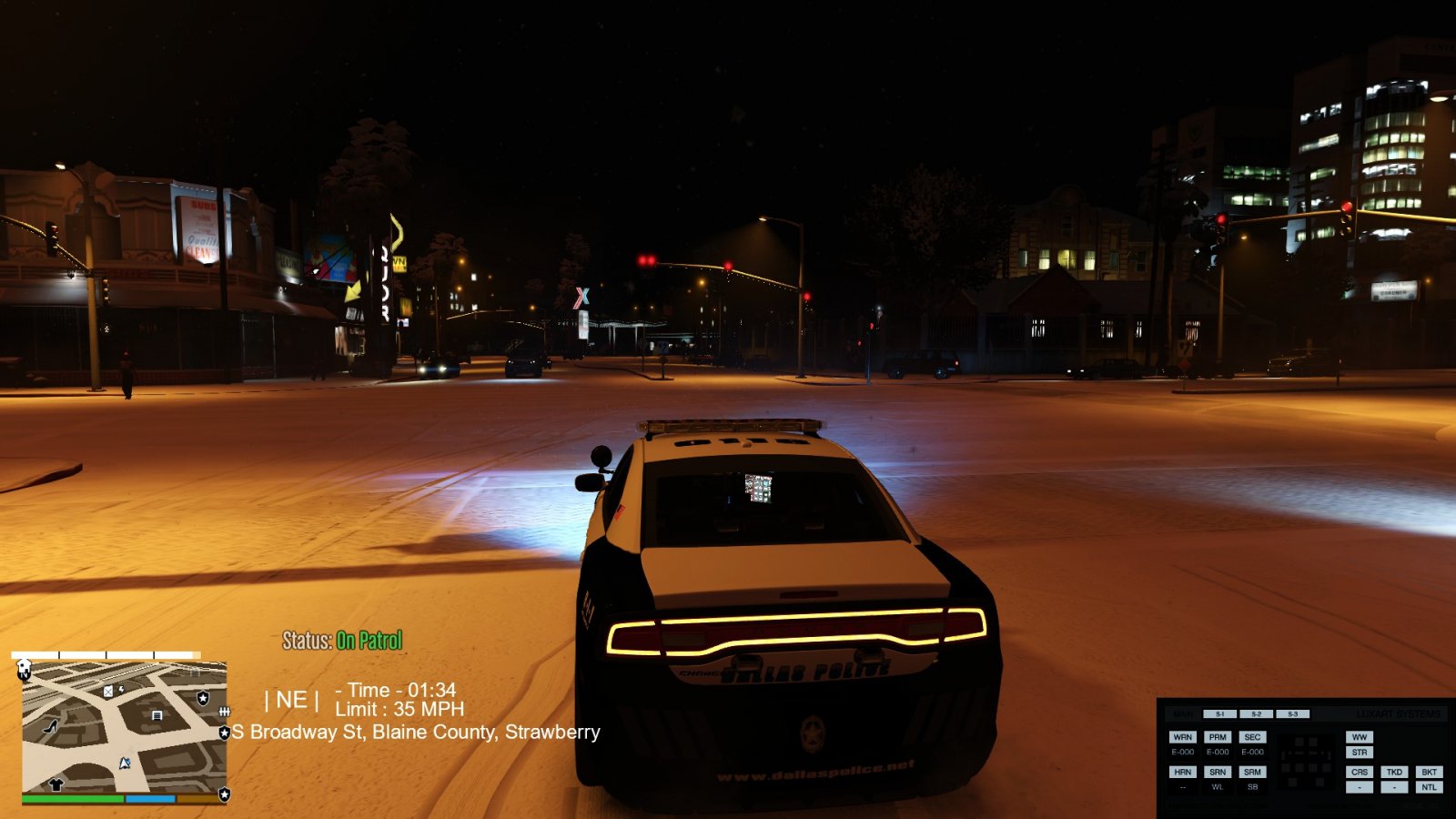Turn on the TKD takedown lights
The height and width of the screenshot is (819, 1456).
[1394, 772]
